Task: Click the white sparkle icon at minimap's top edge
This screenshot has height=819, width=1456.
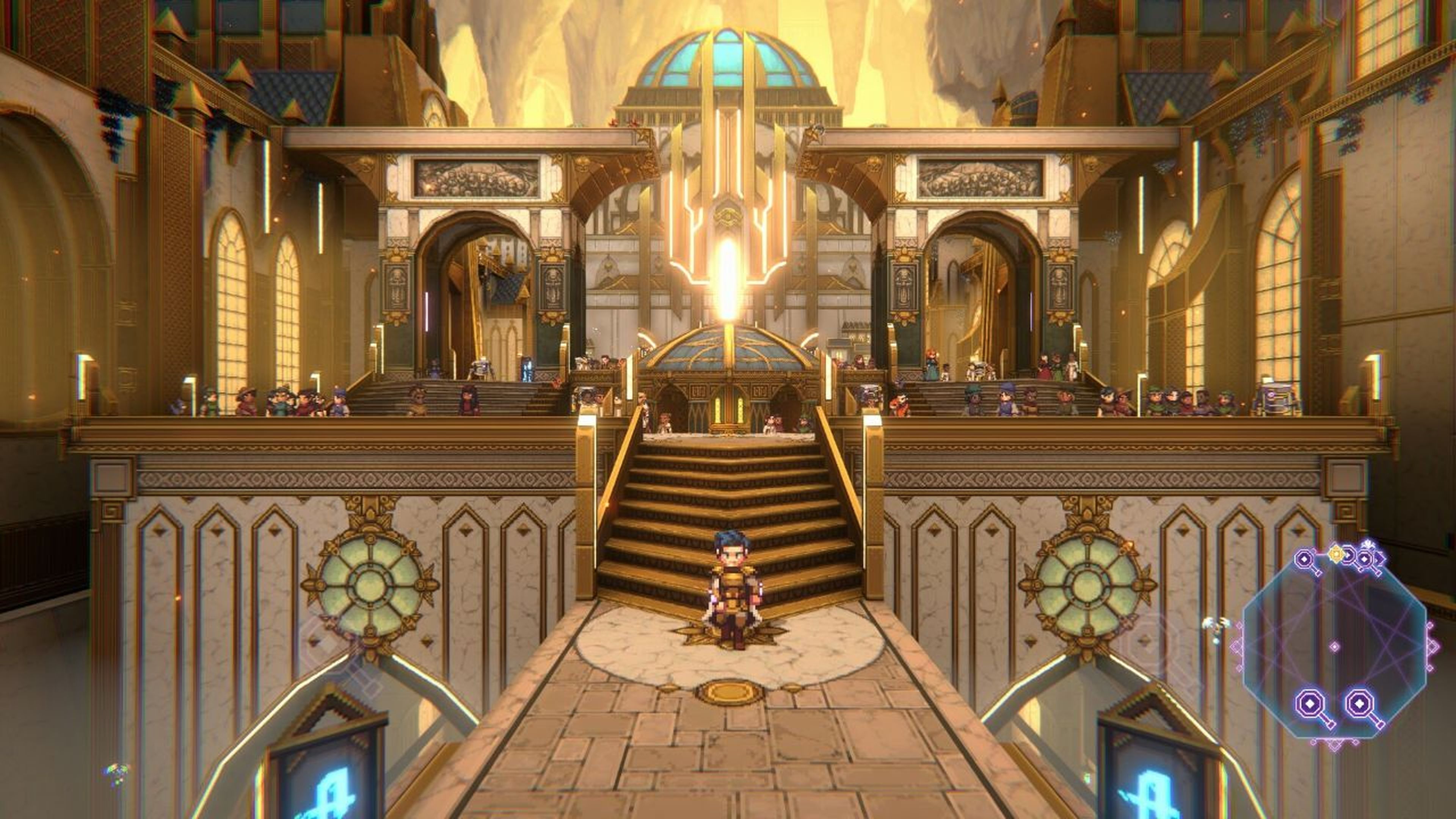Action: pyautogui.click(x=1368, y=543)
